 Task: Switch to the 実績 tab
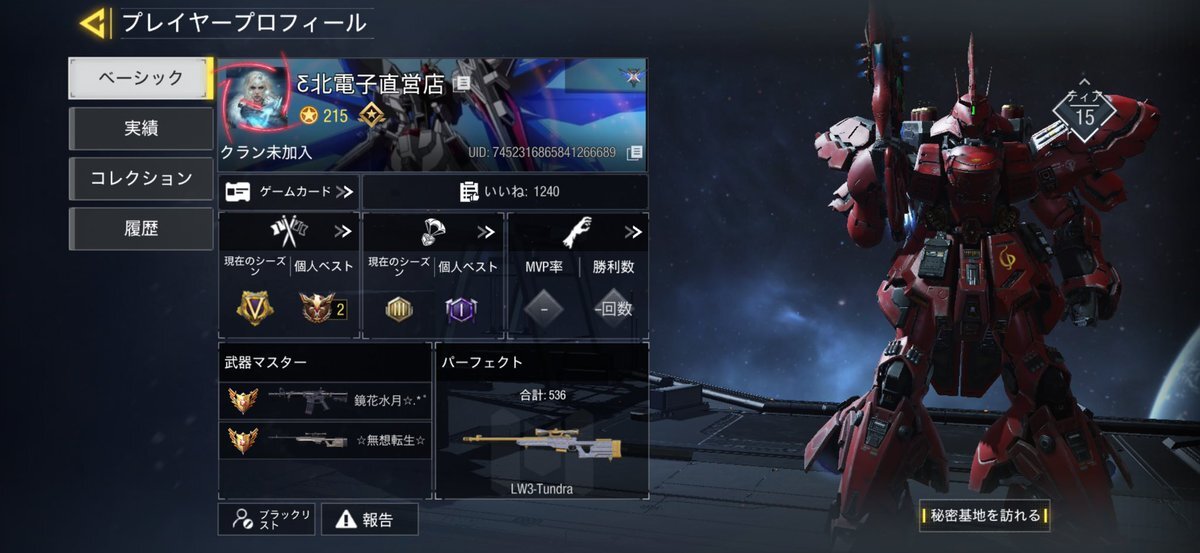(x=140, y=128)
